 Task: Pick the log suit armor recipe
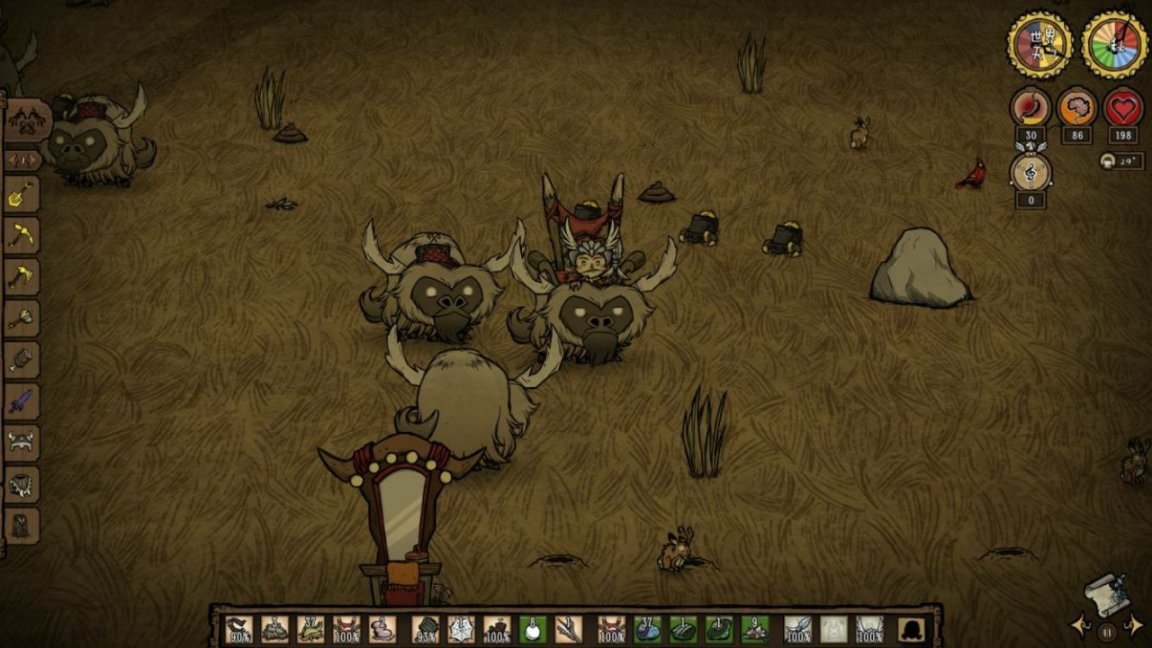22,360
